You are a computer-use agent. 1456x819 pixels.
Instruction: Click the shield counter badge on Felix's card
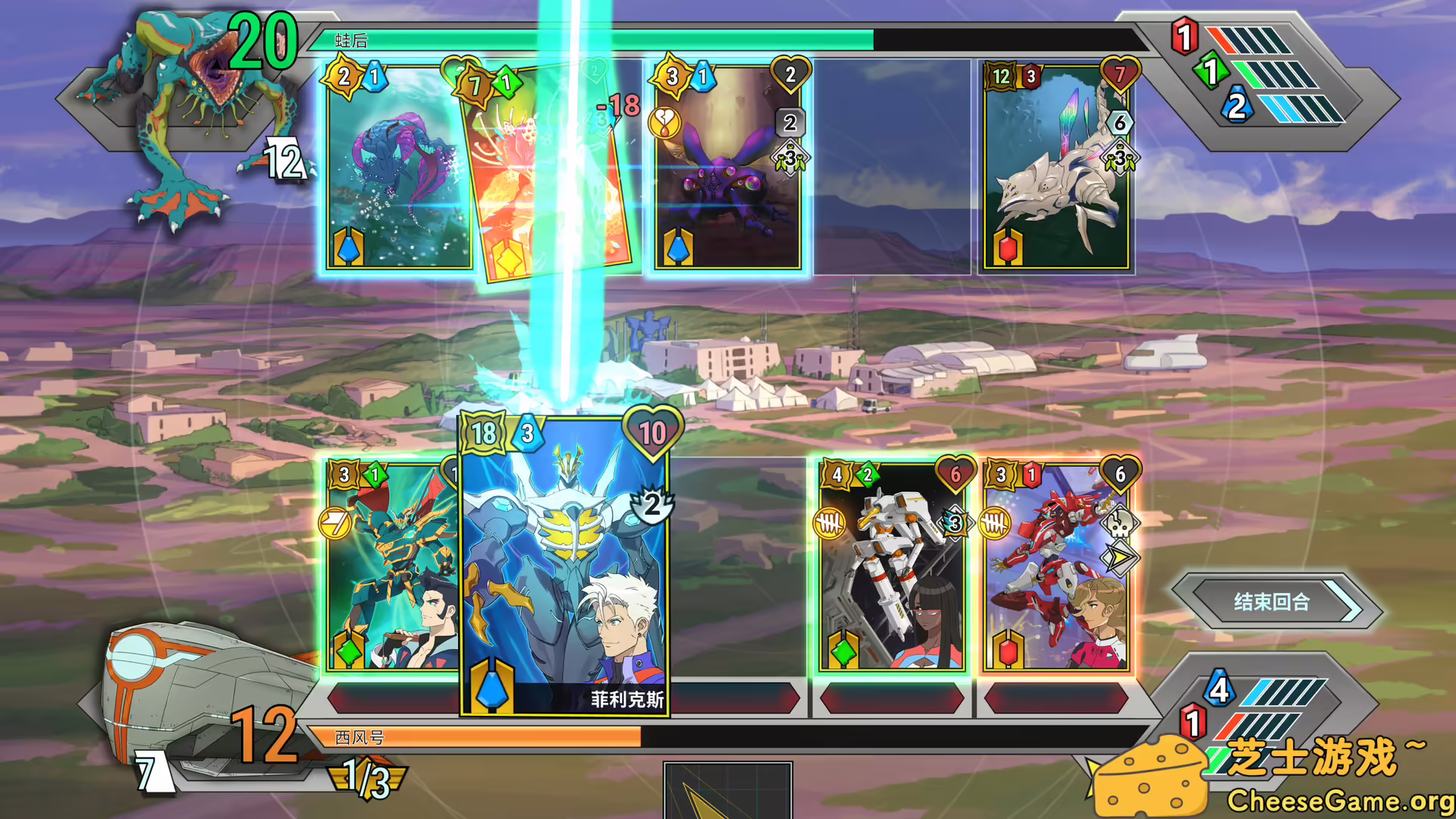pos(651,506)
